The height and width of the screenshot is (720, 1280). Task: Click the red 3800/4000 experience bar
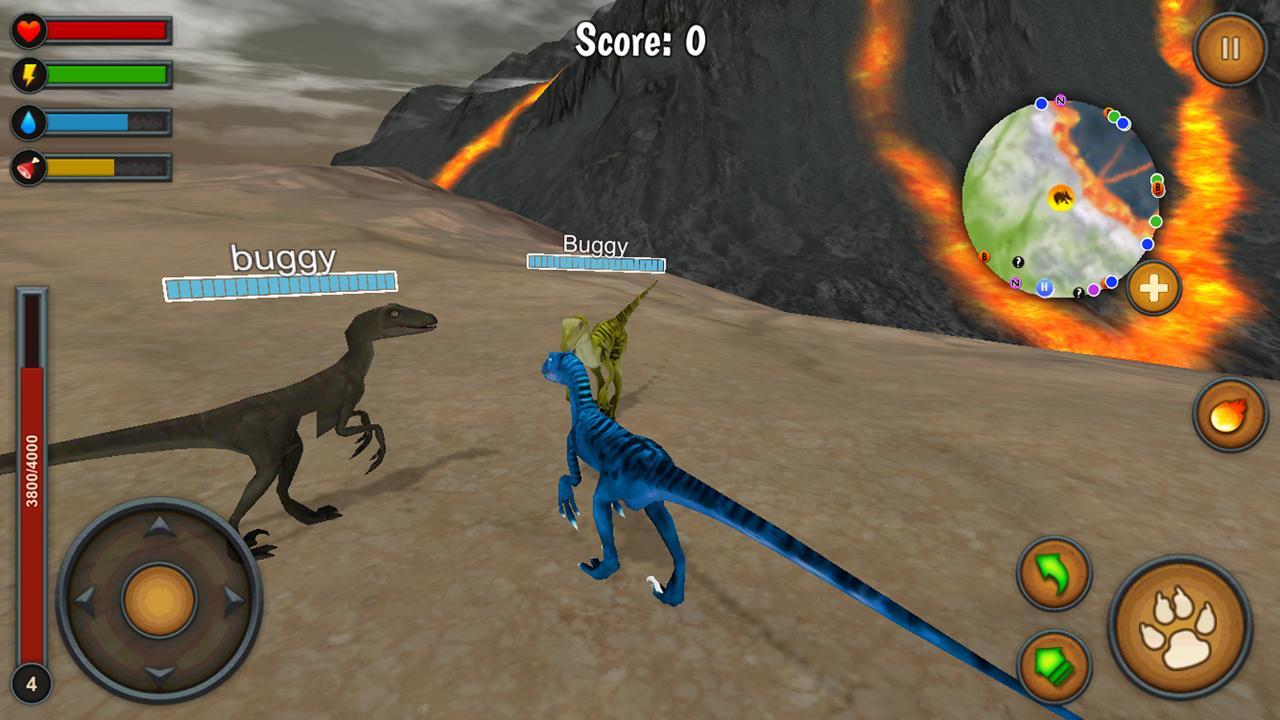32,470
